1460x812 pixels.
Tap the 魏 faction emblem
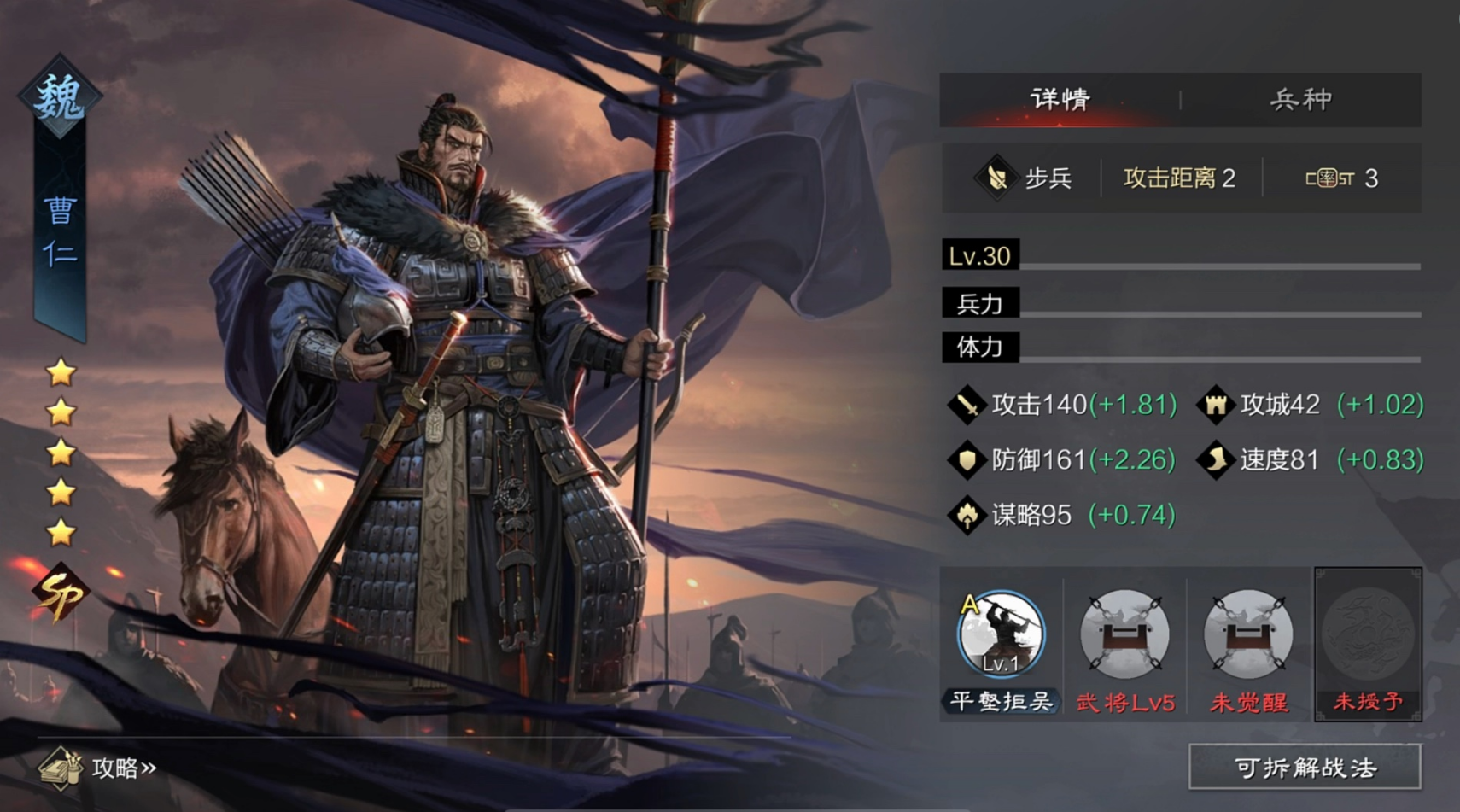coord(60,97)
